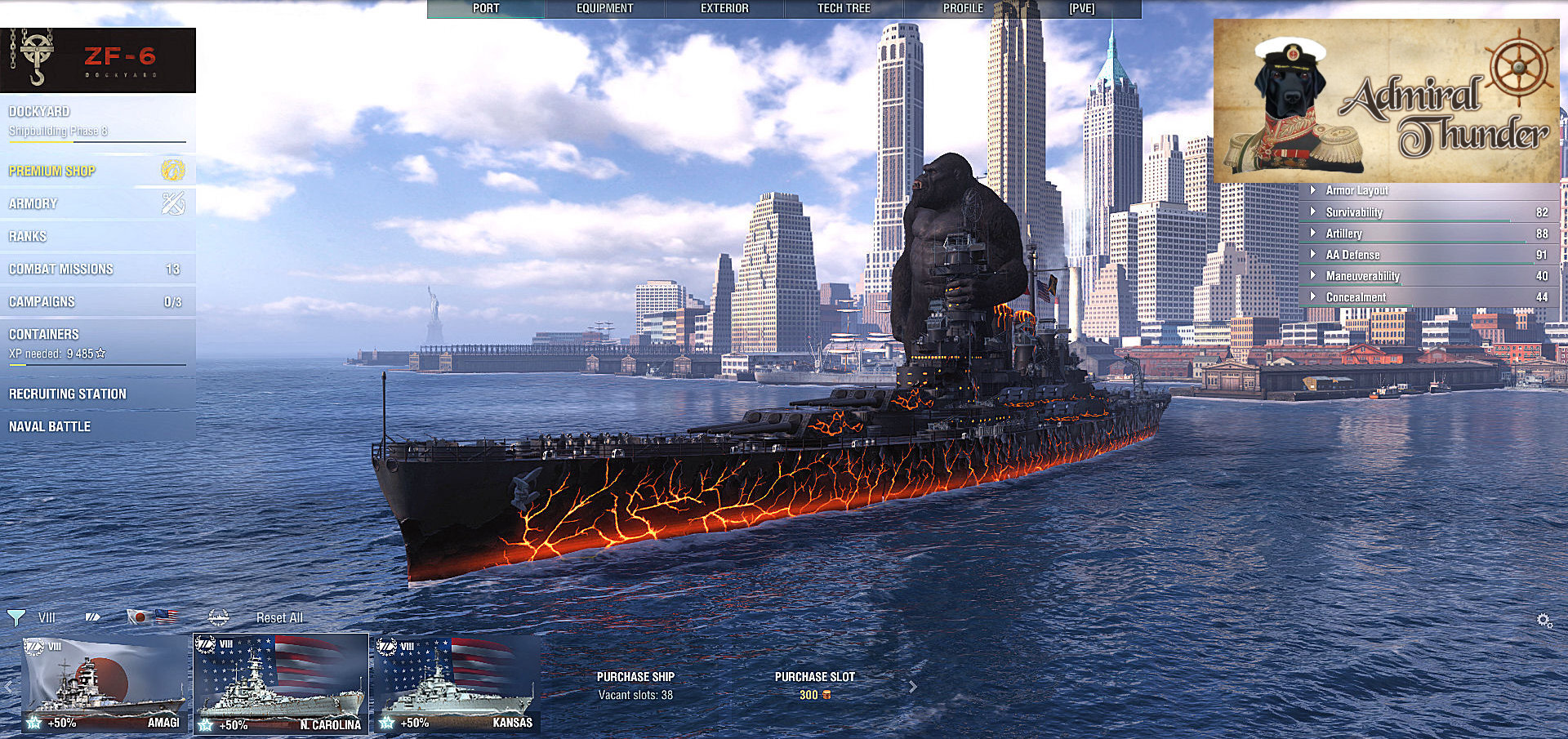The image size is (1568, 739).
Task: Open the PVE battle type selector
Action: tap(1081, 8)
